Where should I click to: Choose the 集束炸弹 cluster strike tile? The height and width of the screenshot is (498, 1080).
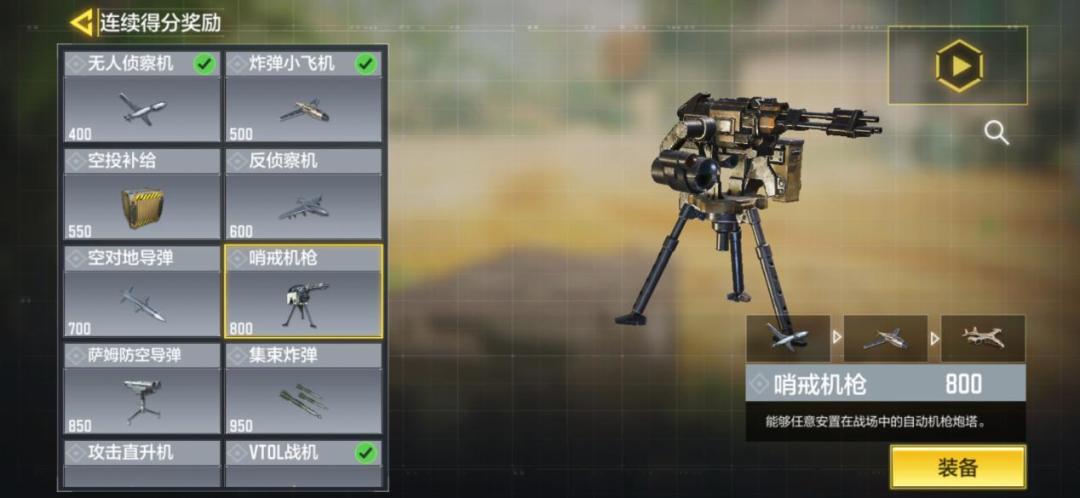pos(303,389)
